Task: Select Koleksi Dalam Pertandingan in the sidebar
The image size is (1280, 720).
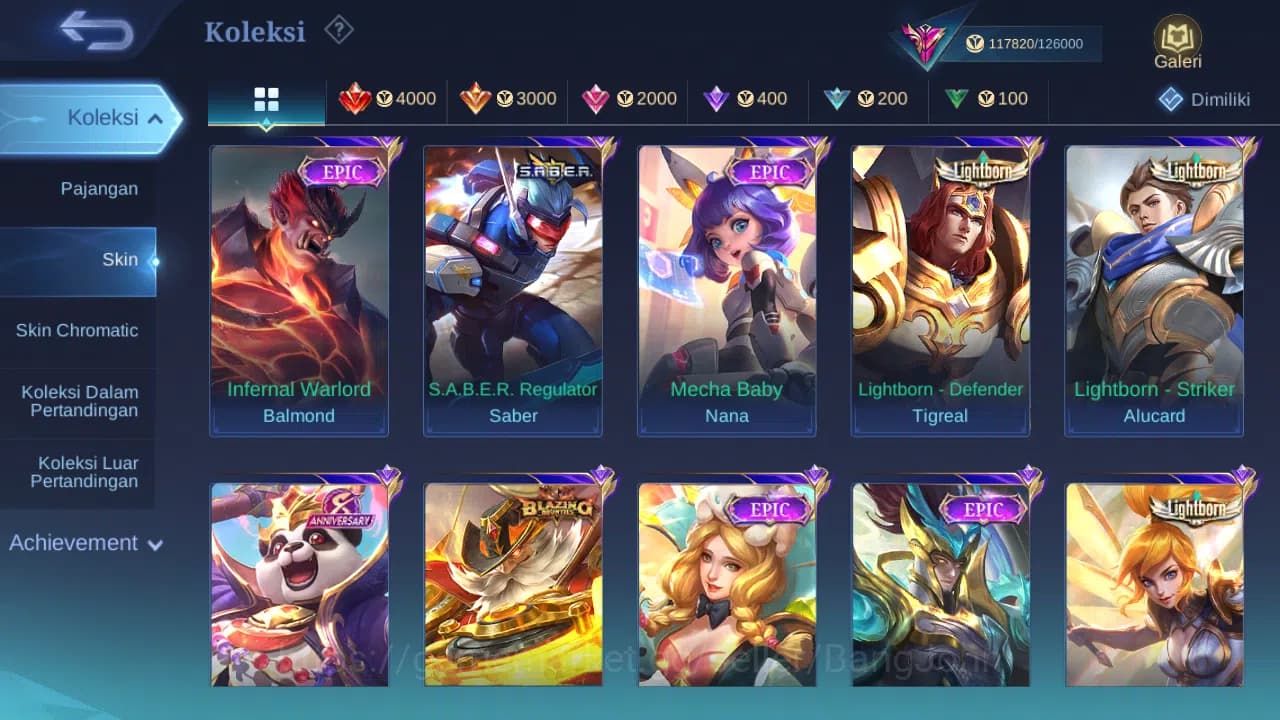Action: [79, 401]
